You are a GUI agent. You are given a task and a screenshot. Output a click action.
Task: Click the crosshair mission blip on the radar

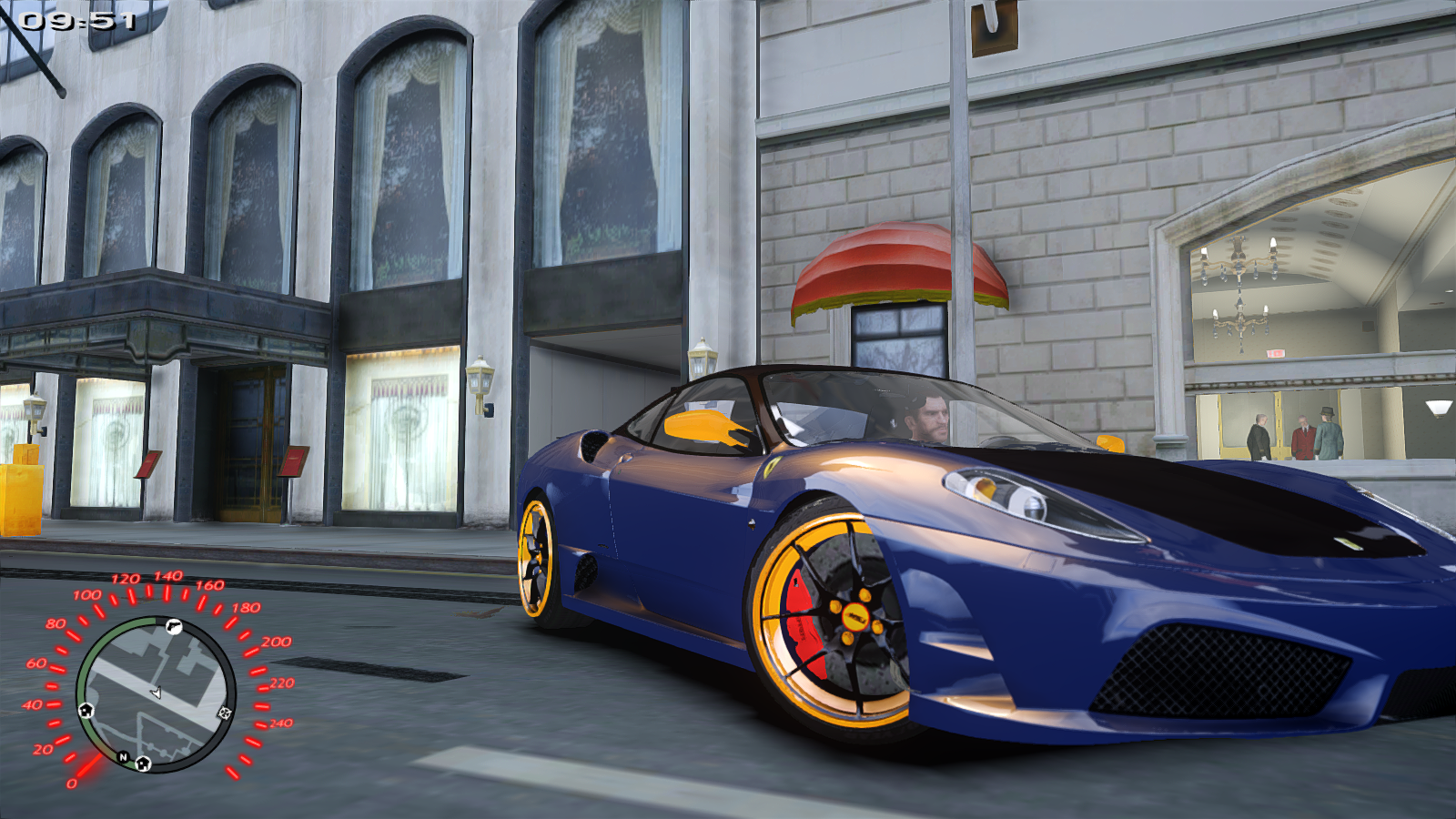tap(224, 713)
